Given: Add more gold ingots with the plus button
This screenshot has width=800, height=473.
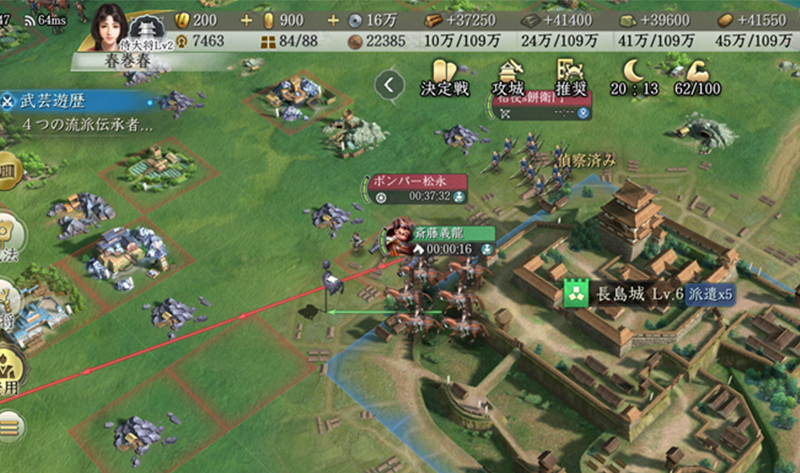Looking at the screenshot, I should (x=248, y=20).
